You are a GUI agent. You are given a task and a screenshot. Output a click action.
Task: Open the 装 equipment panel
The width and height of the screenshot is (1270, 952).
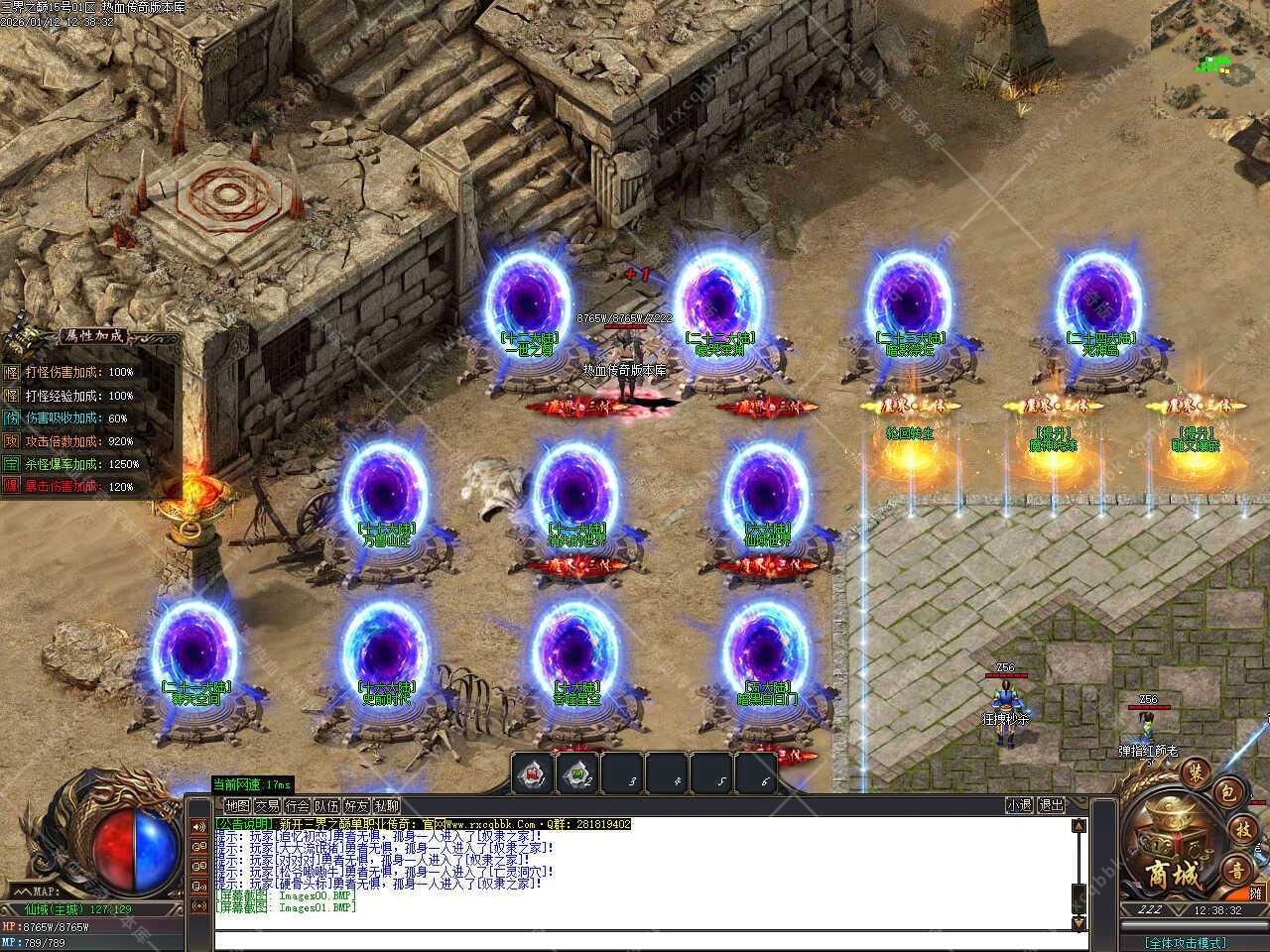tap(1196, 771)
